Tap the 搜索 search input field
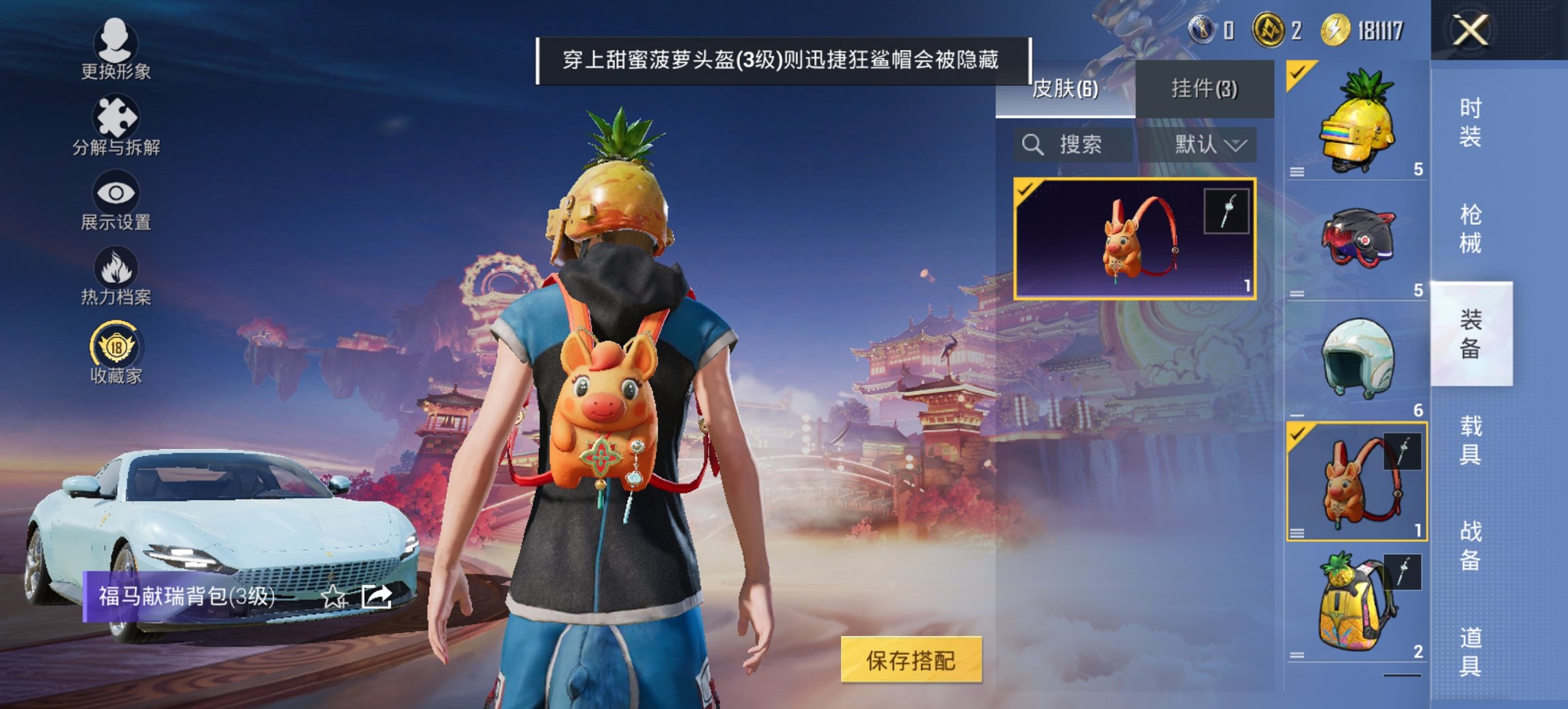Screen dimensions: 1568x709 [x=1079, y=146]
